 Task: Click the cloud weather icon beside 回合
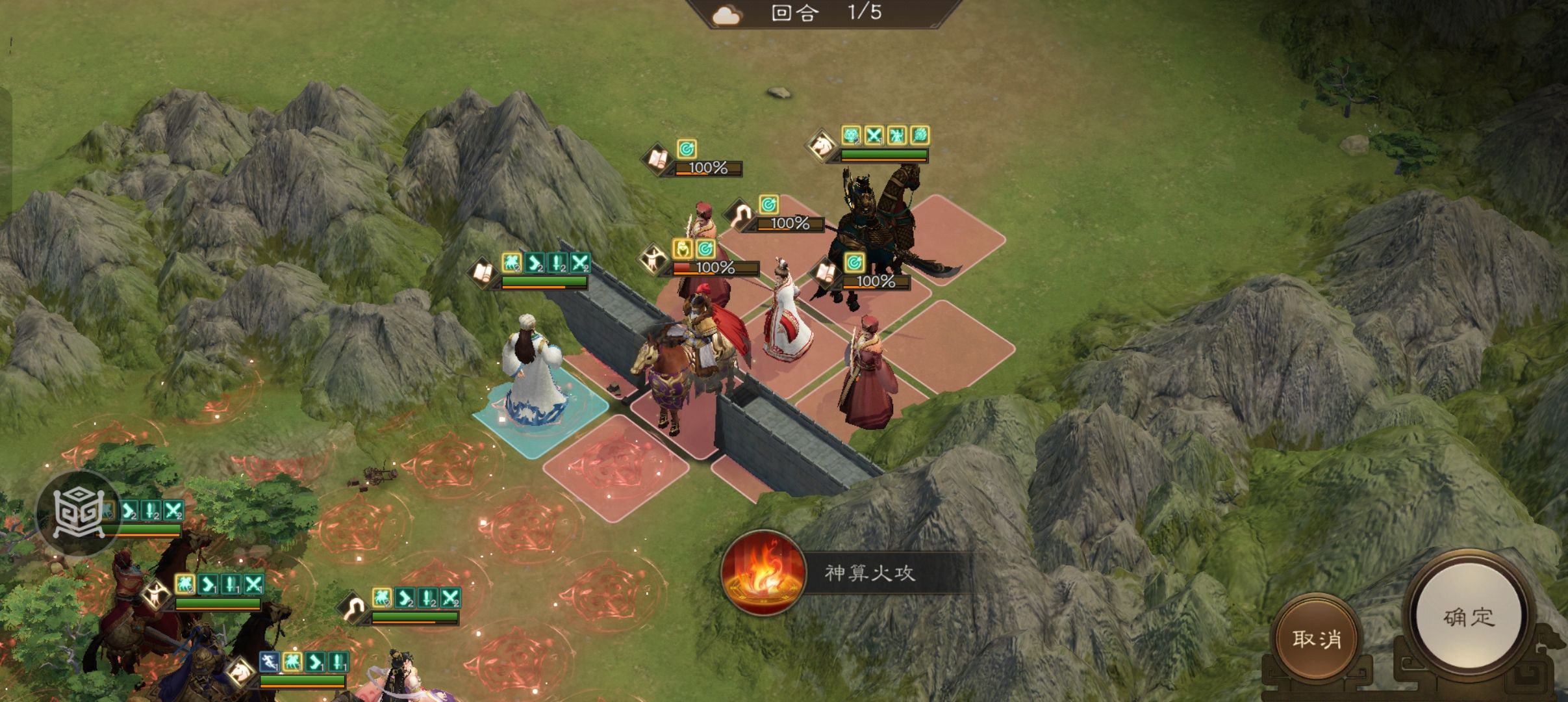point(726,14)
